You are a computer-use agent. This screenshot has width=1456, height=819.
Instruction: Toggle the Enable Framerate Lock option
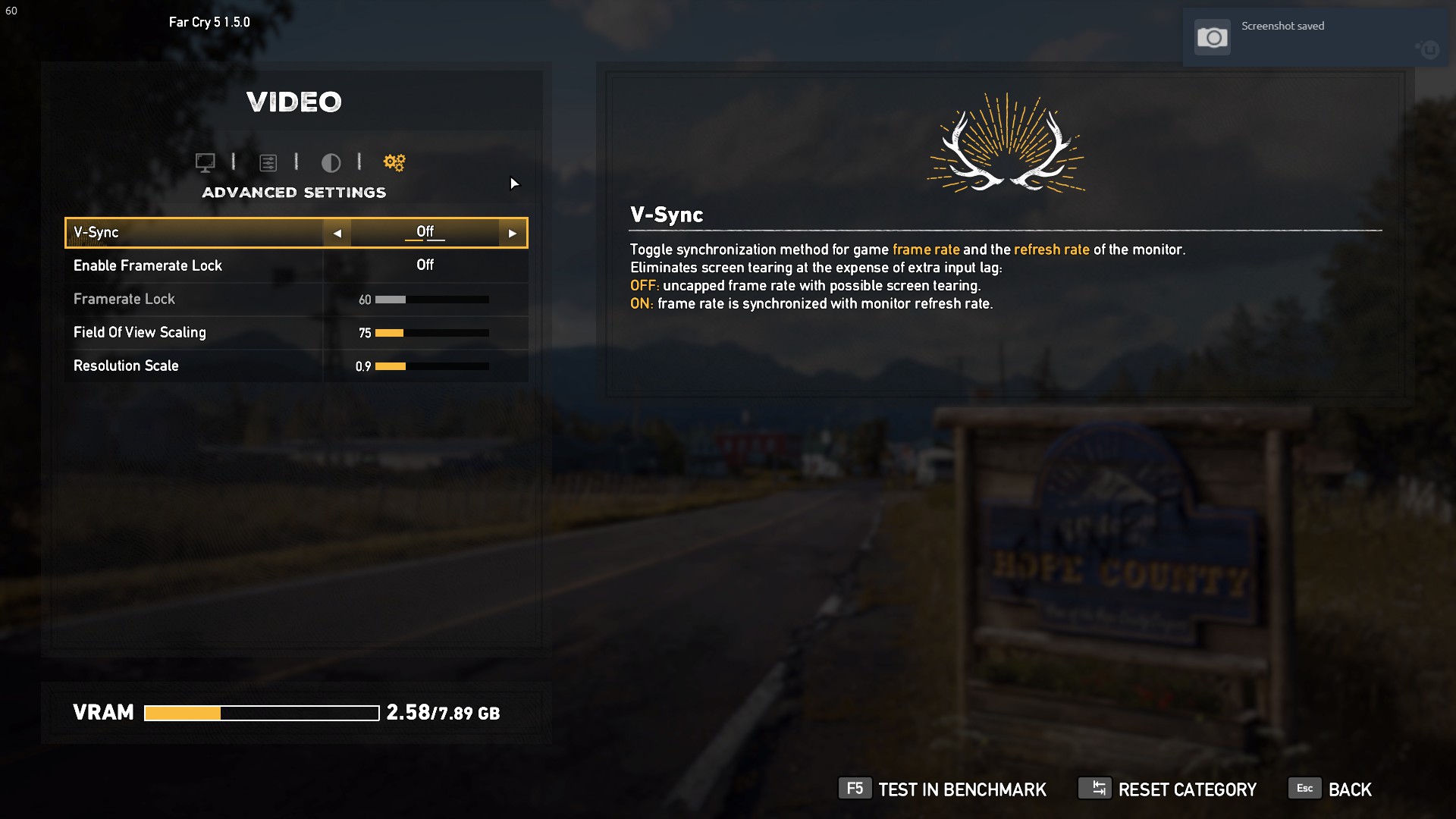coord(425,265)
